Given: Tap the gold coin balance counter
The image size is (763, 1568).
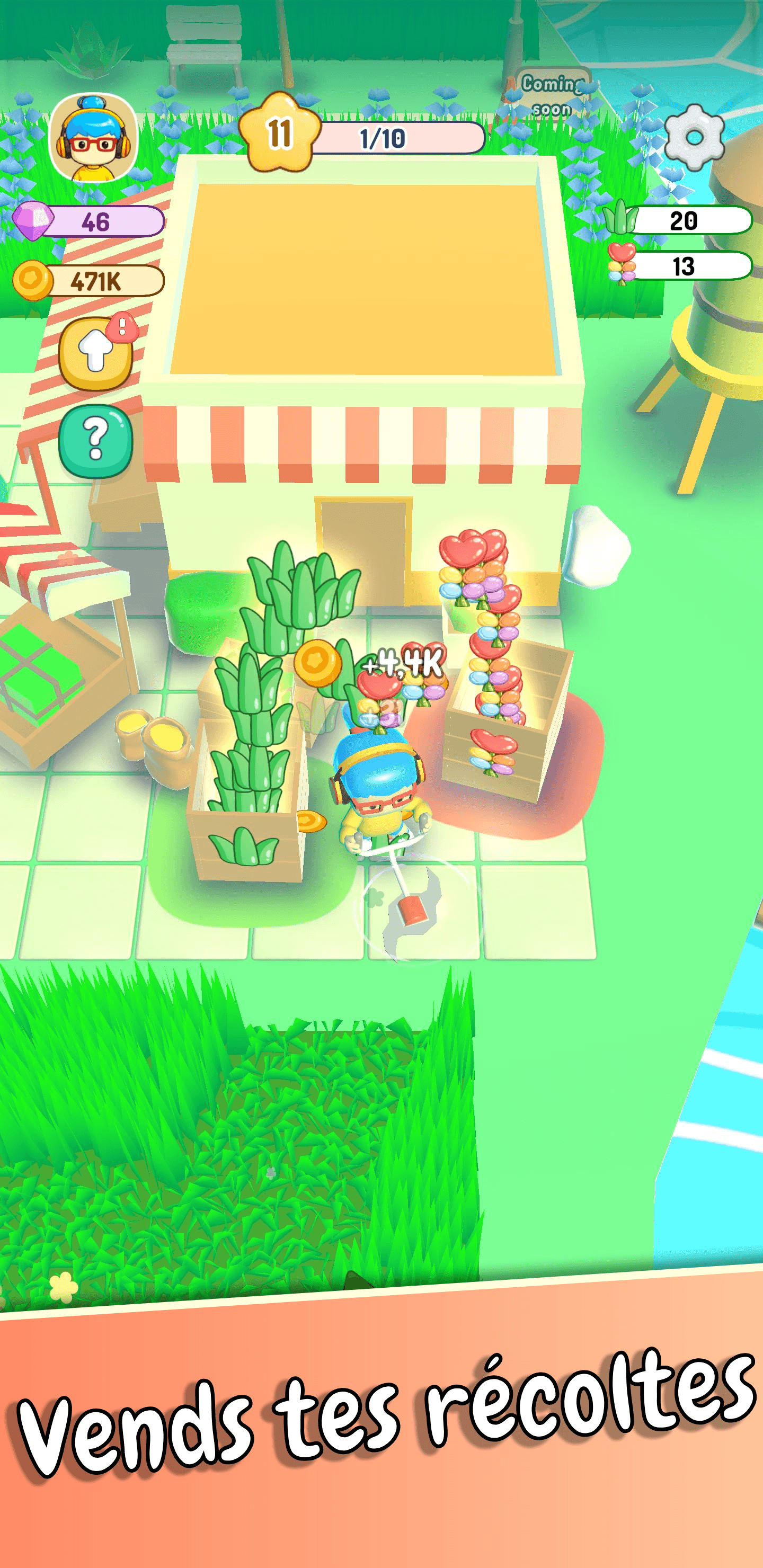Looking at the screenshot, I should click(x=90, y=281).
